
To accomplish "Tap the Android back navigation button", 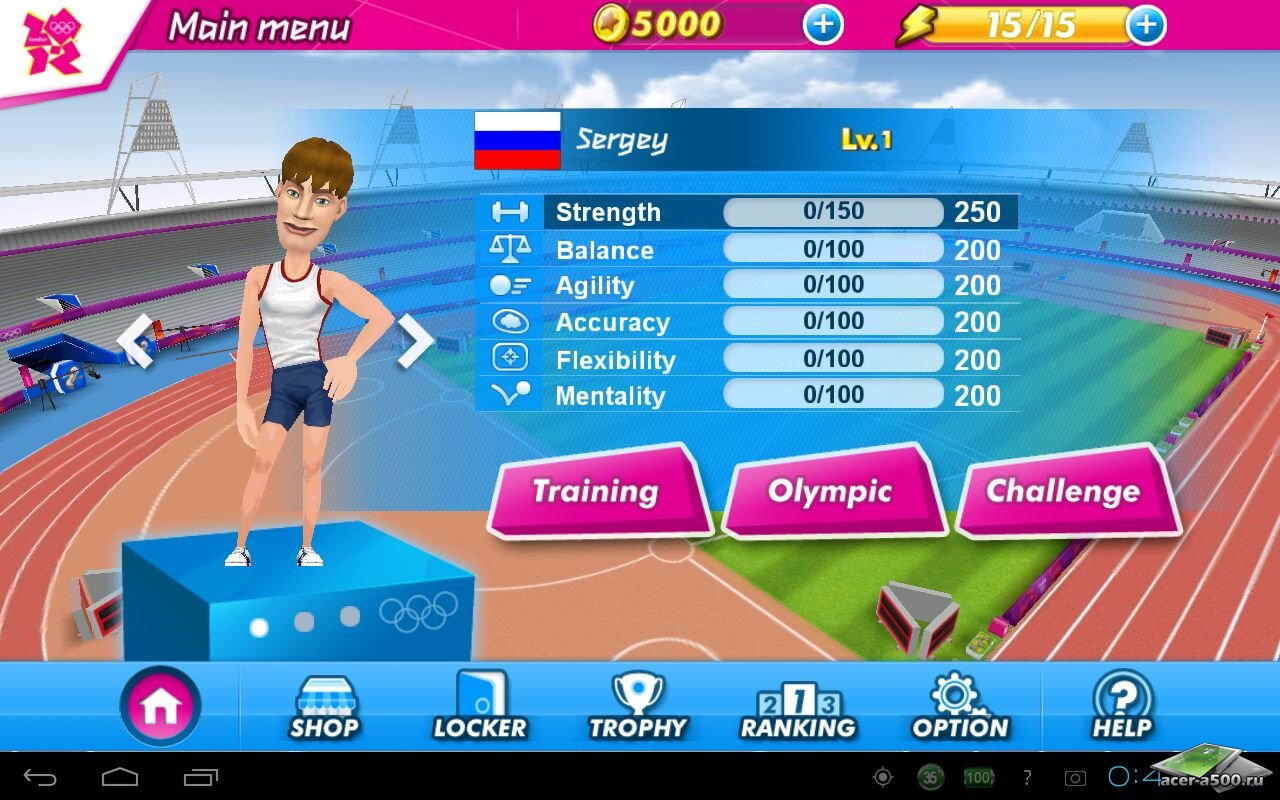I will (x=41, y=777).
